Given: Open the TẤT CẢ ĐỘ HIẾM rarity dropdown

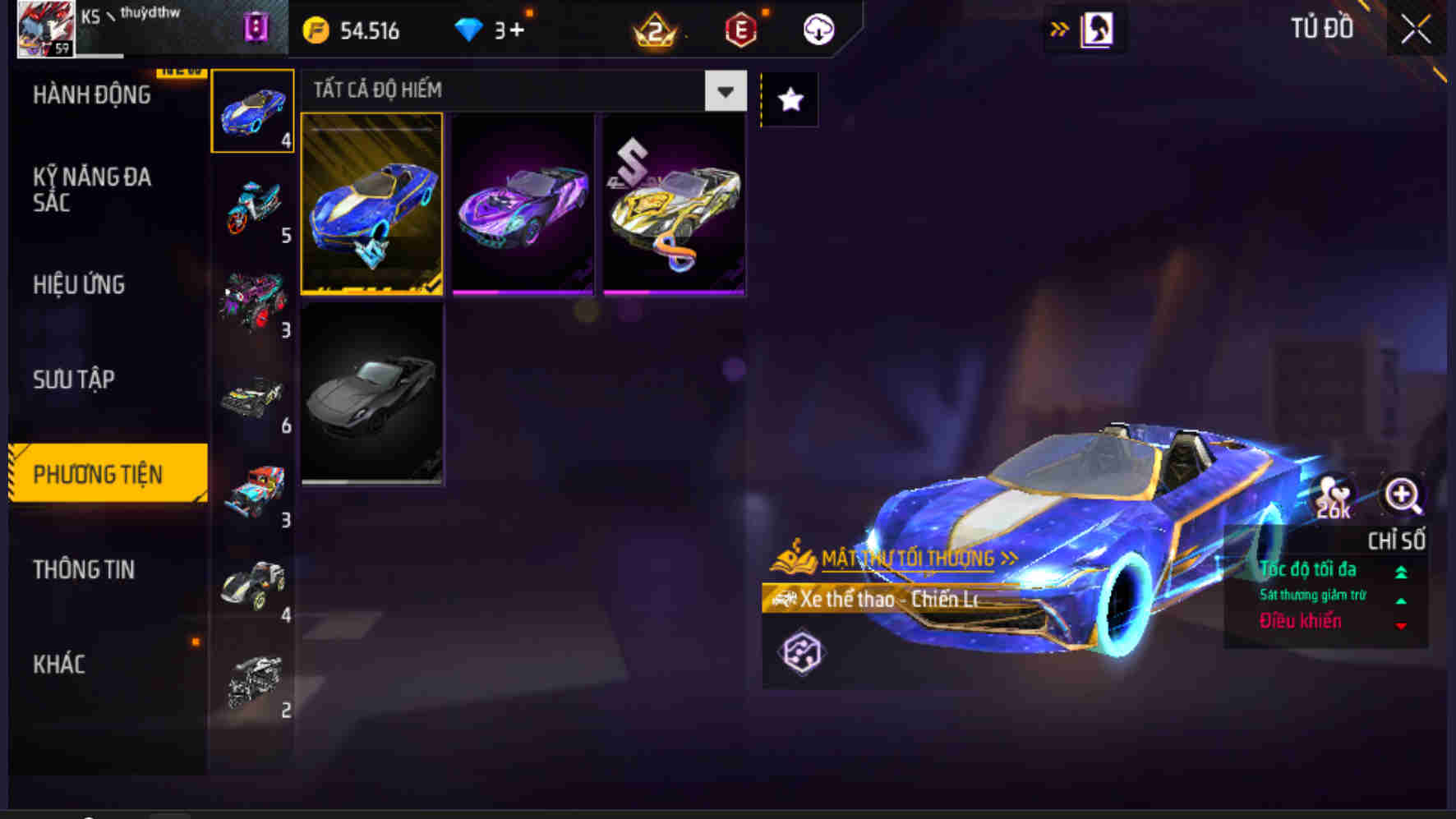Looking at the screenshot, I should pos(518,90).
